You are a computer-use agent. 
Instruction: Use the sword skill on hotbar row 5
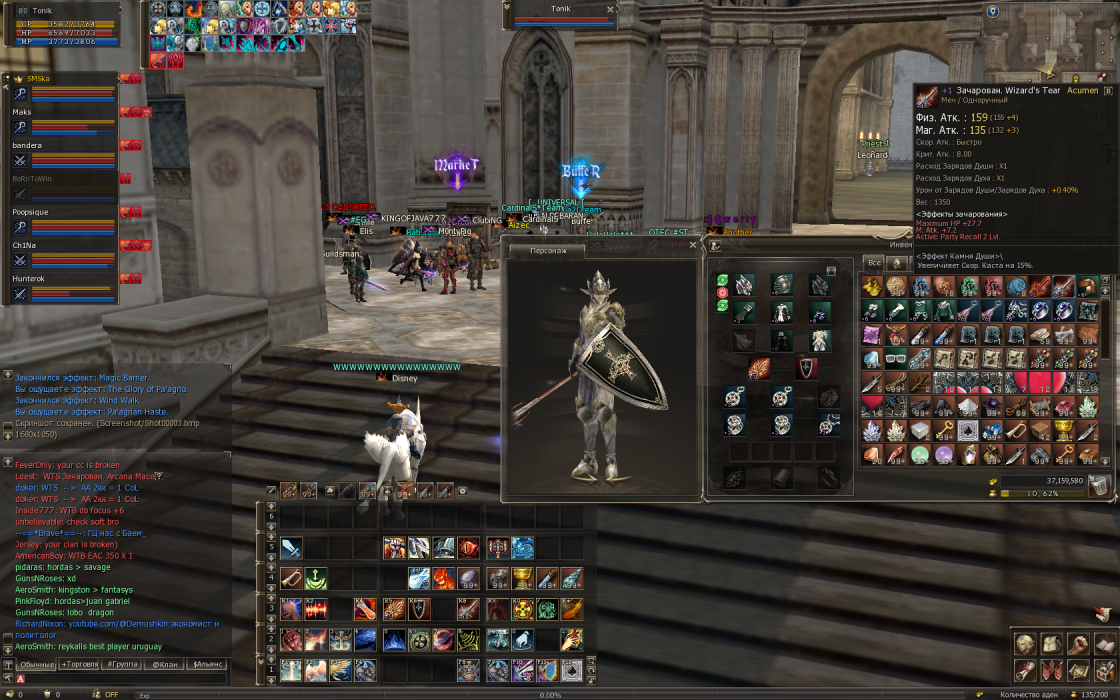coord(291,548)
